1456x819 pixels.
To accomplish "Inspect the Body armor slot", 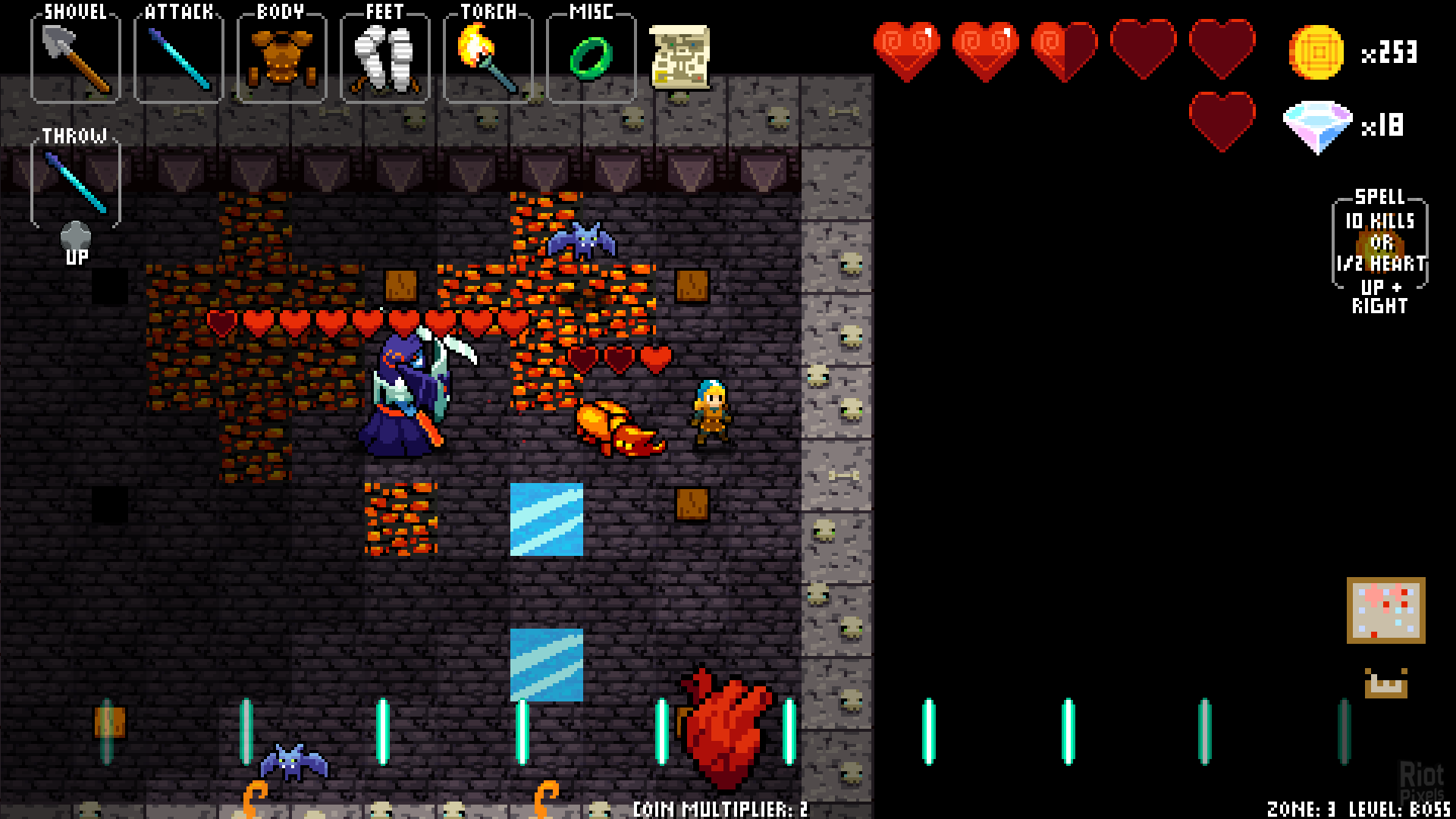I will pos(282,59).
